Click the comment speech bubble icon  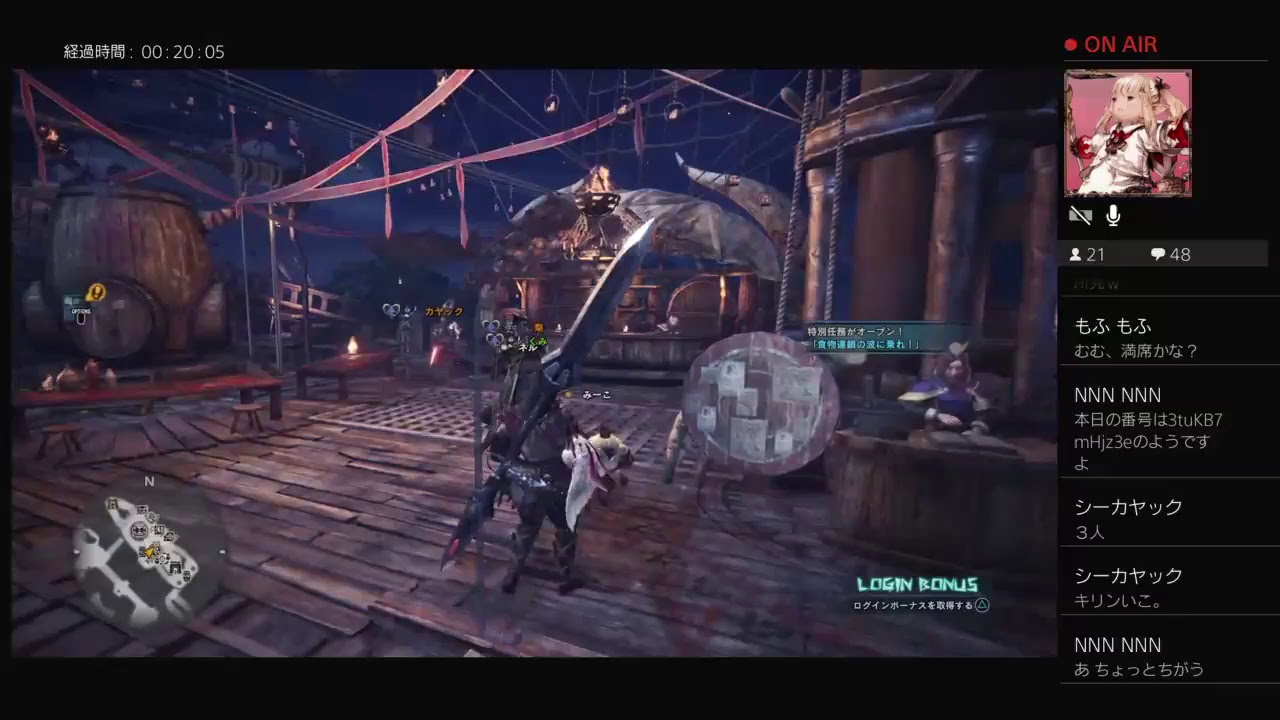pos(1157,255)
